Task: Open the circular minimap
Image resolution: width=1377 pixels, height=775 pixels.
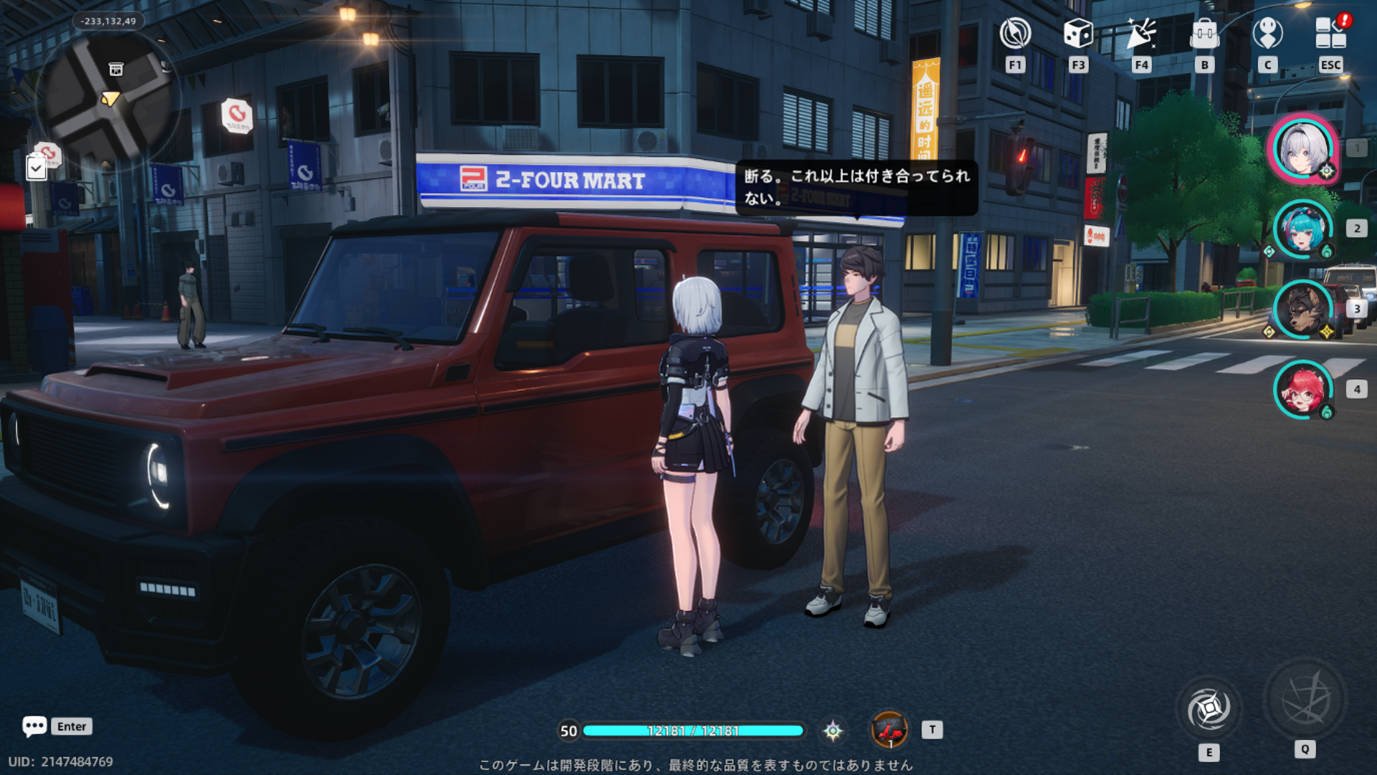Action: [x=108, y=97]
